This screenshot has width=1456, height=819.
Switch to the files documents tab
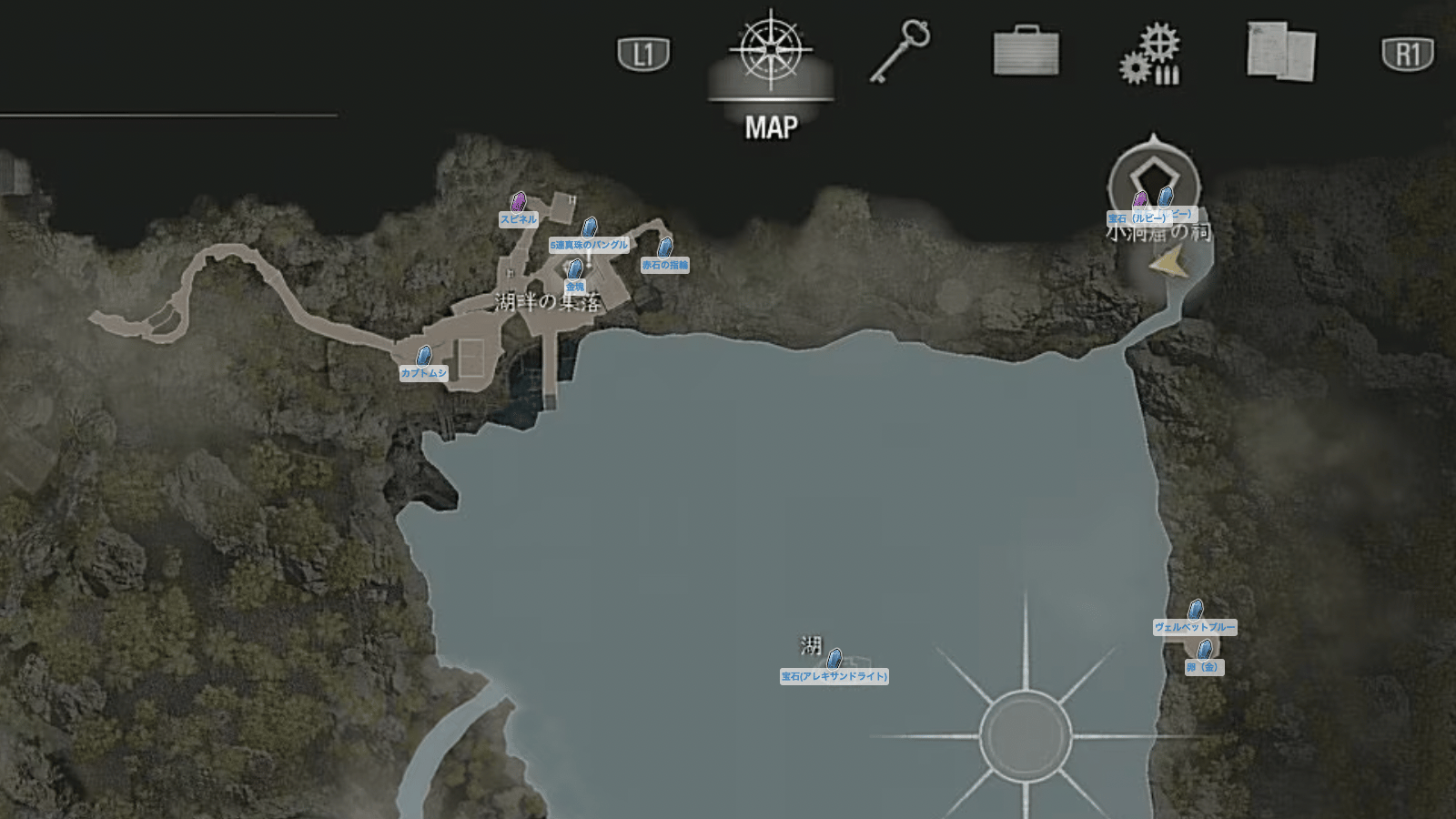pyautogui.click(x=1280, y=52)
